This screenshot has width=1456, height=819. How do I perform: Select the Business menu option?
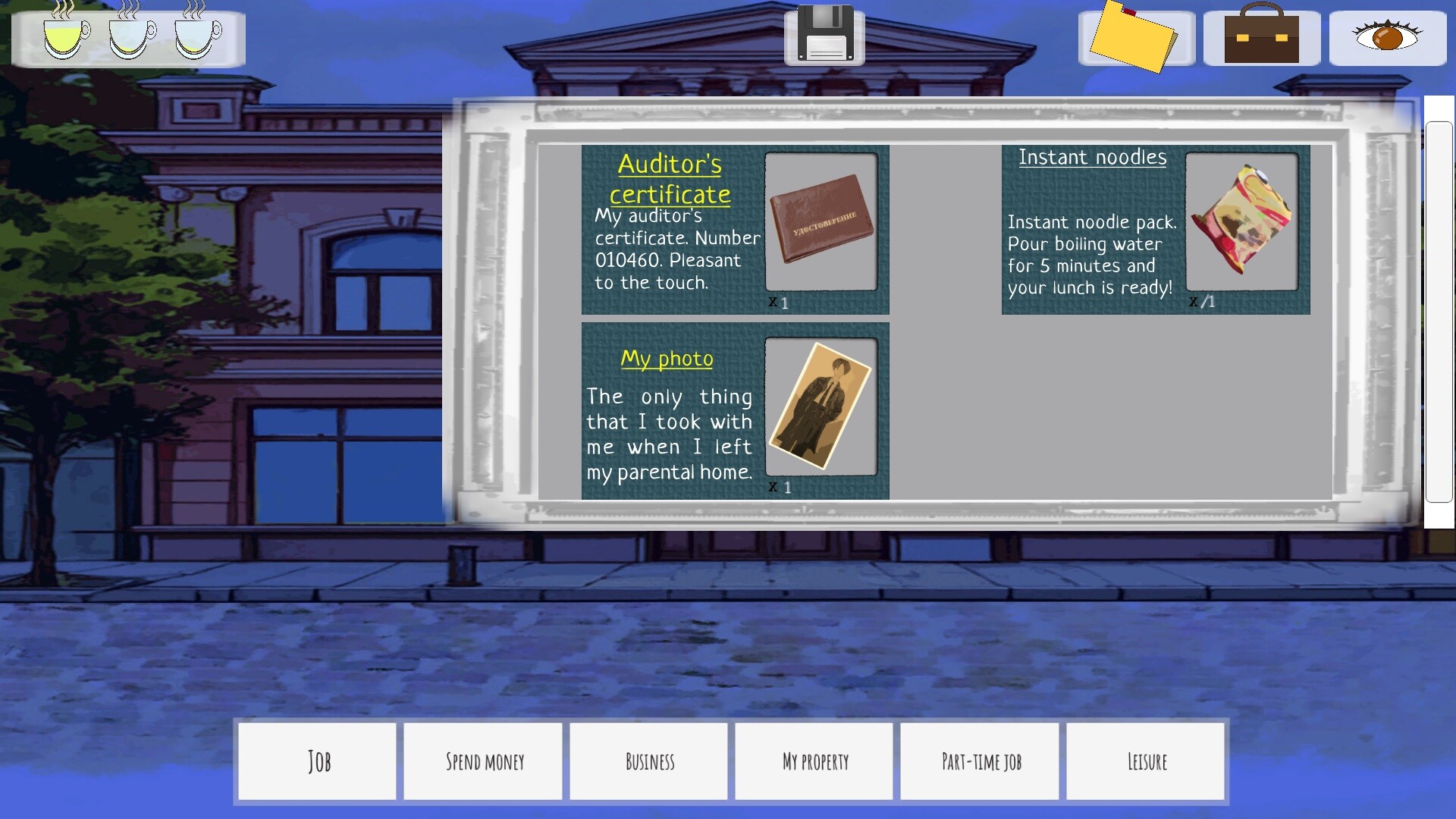[x=648, y=761]
